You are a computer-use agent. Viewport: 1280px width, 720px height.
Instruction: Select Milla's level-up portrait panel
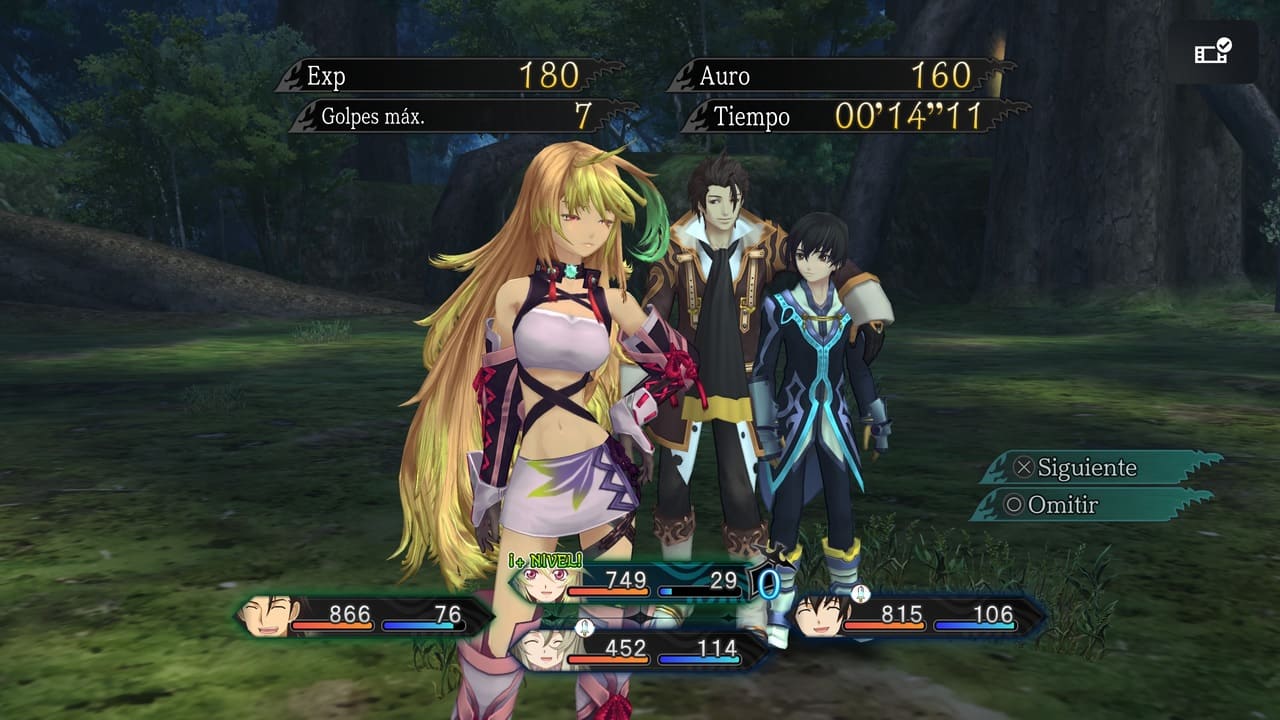(545, 582)
